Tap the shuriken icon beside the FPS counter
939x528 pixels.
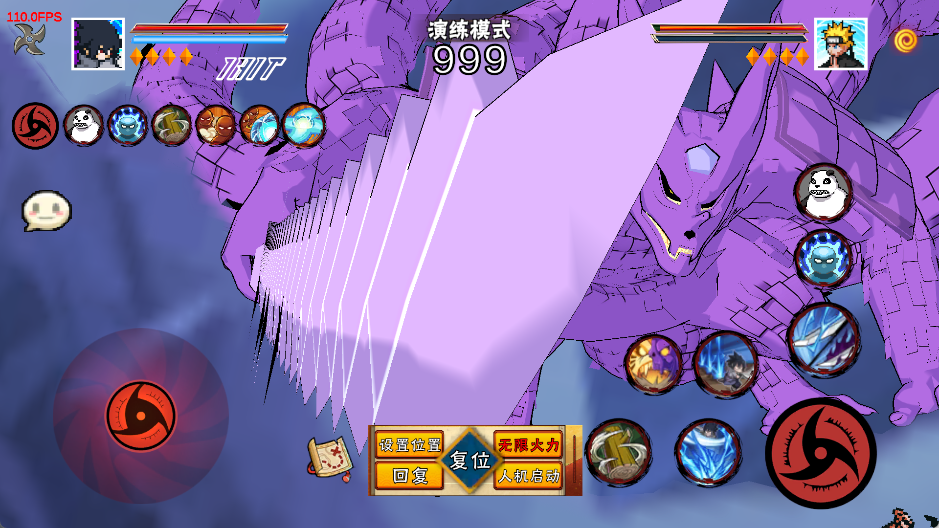(x=29, y=39)
